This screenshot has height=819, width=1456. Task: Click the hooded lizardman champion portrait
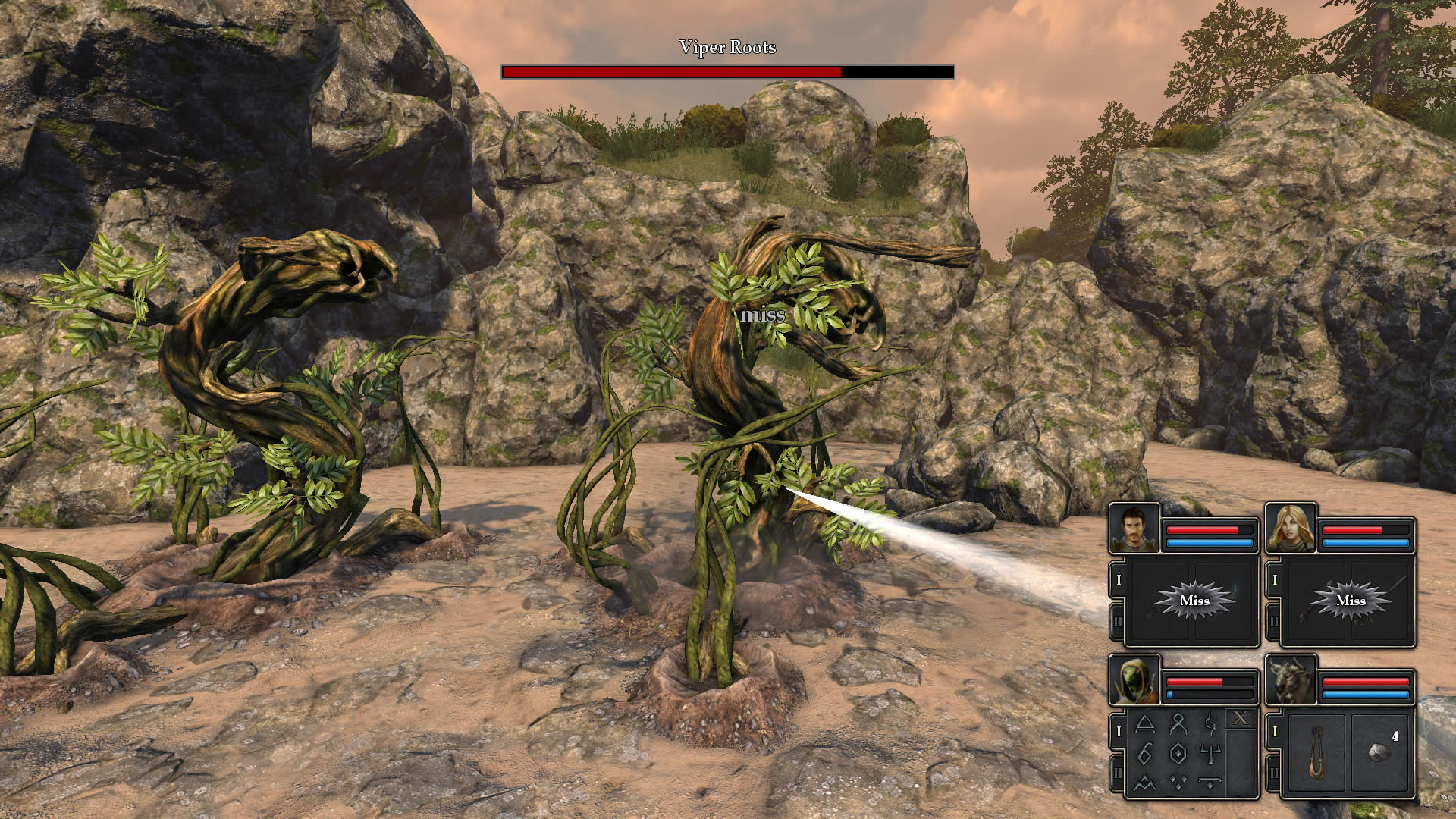[1134, 680]
